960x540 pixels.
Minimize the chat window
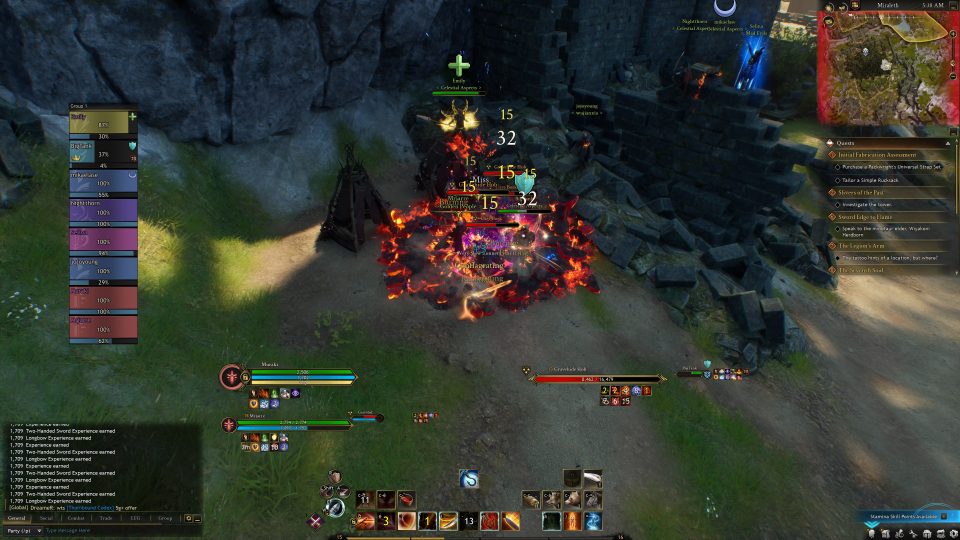[x=197, y=518]
